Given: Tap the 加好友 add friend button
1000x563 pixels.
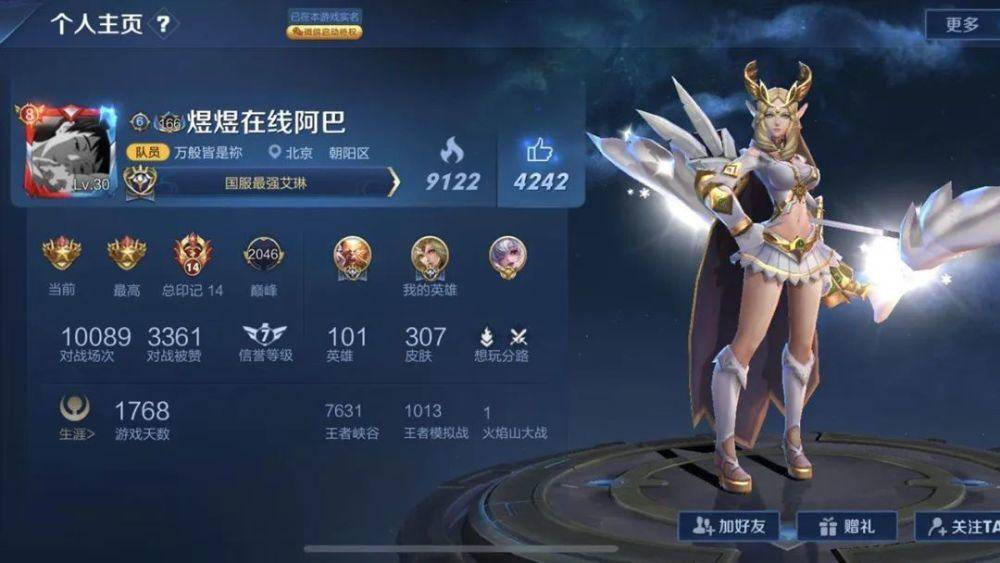Looking at the screenshot, I should pos(729,525).
